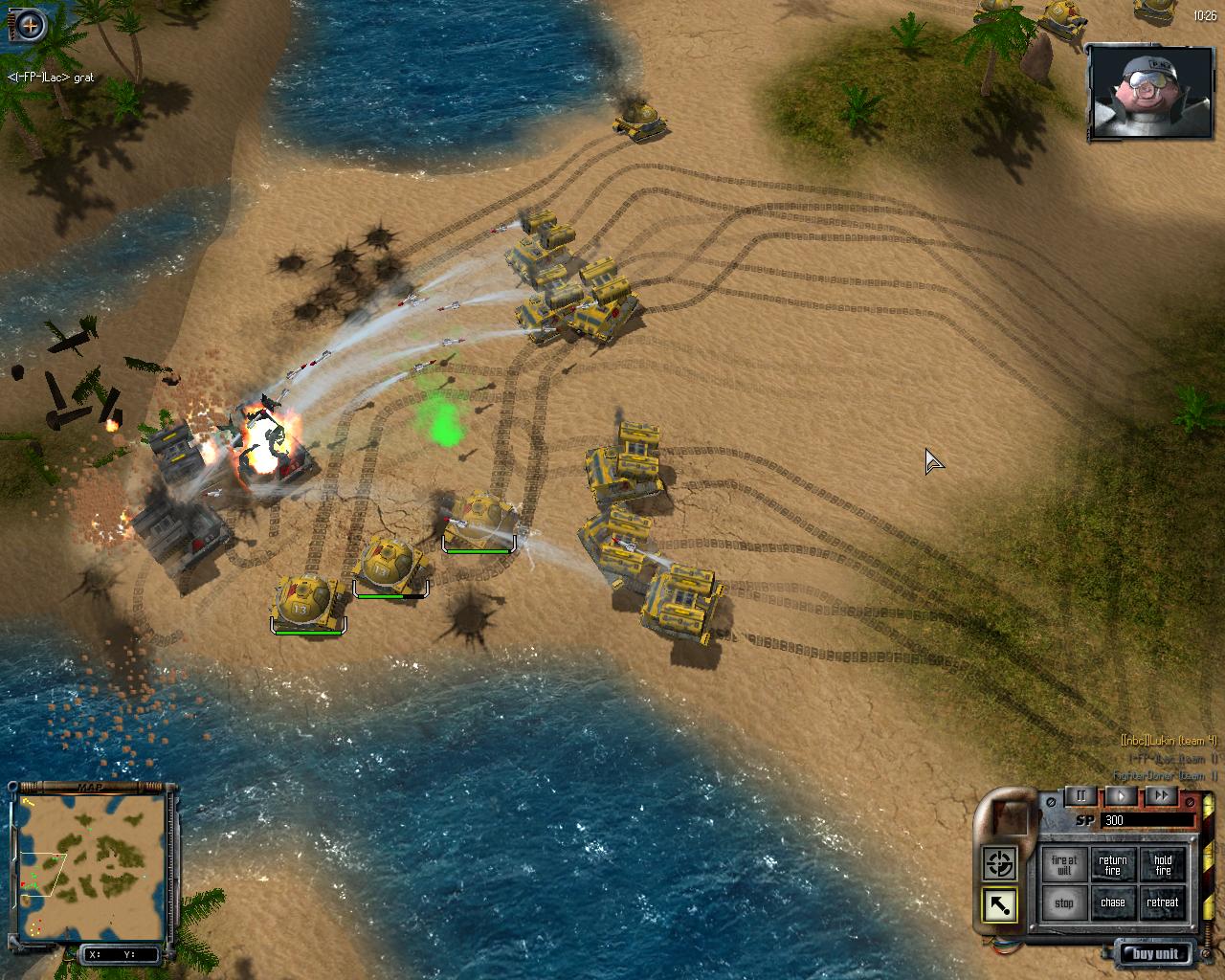Choose the return fire stance
This screenshot has height=980, width=1225.
coord(1113,865)
